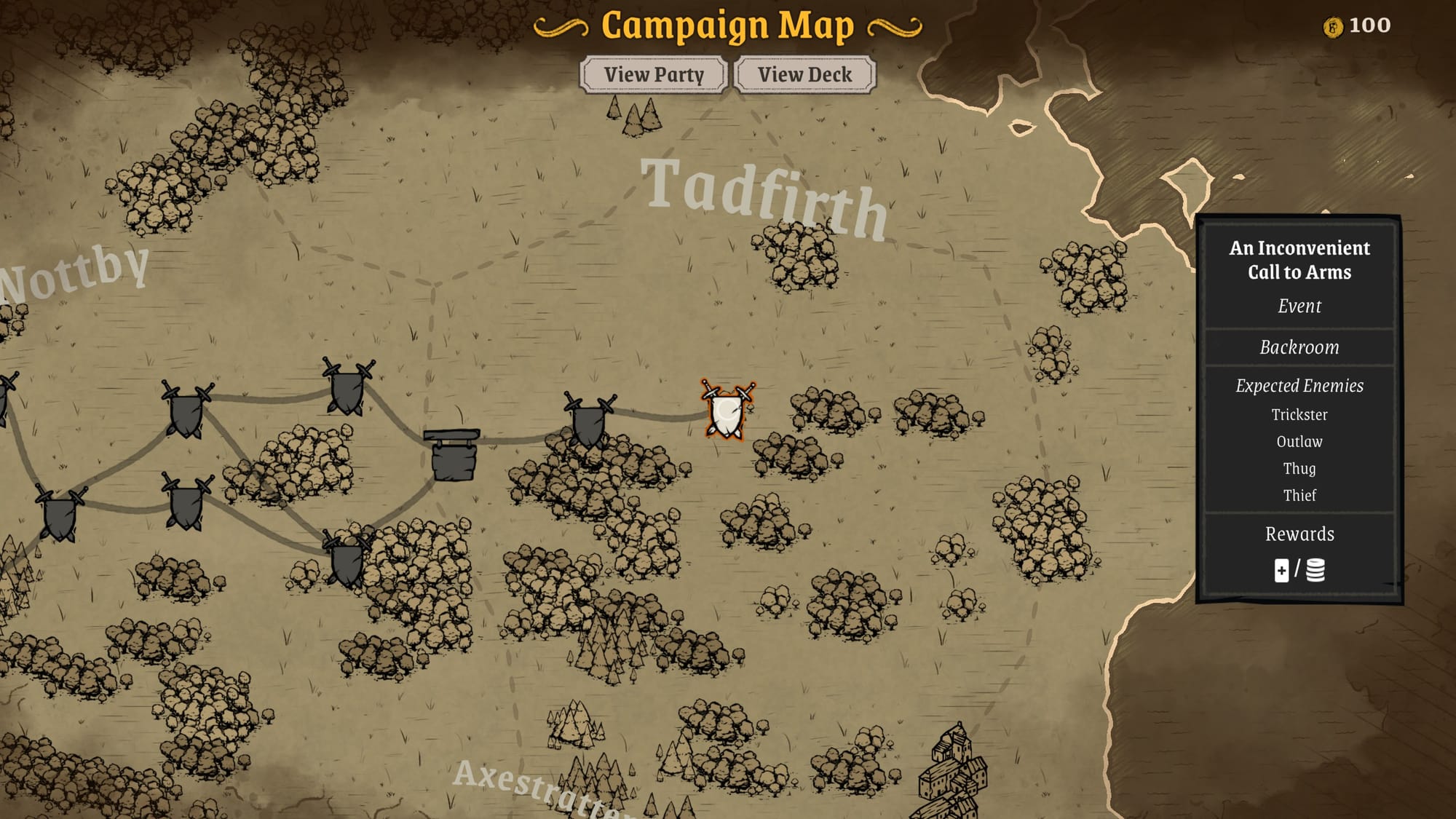Click the Trickster enemy entry
The image size is (1456, 819).
pyautogui.click(x=1299, y=415)
